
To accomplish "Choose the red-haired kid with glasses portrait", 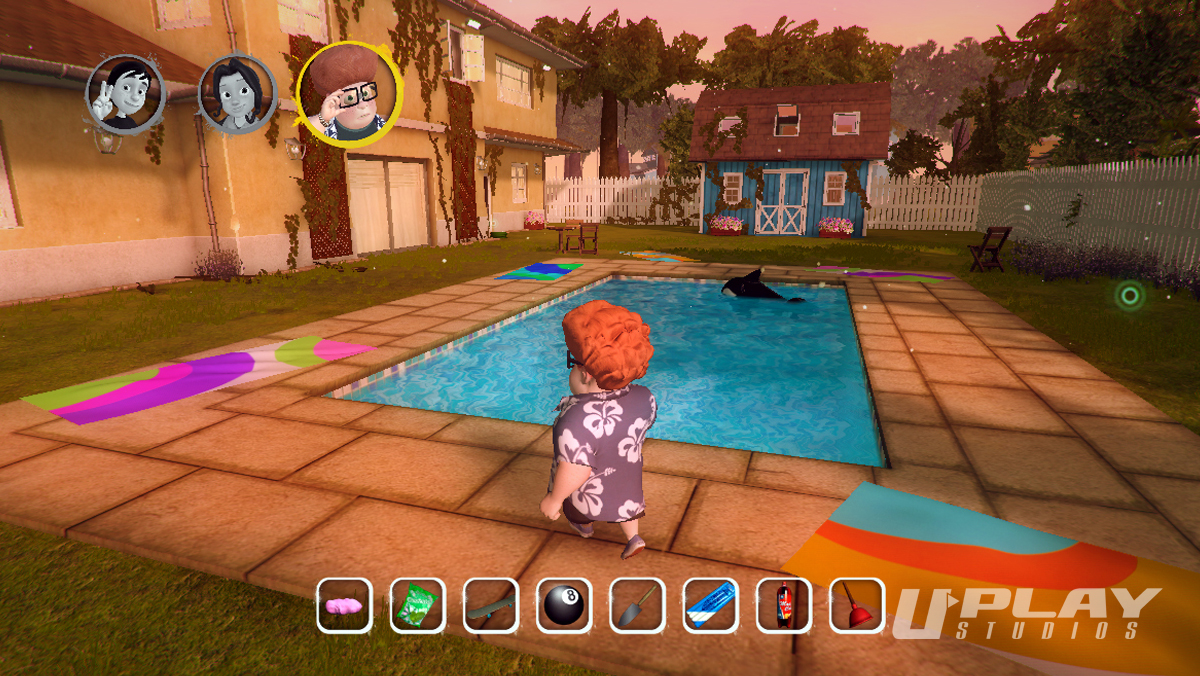I will pos(349,94).
